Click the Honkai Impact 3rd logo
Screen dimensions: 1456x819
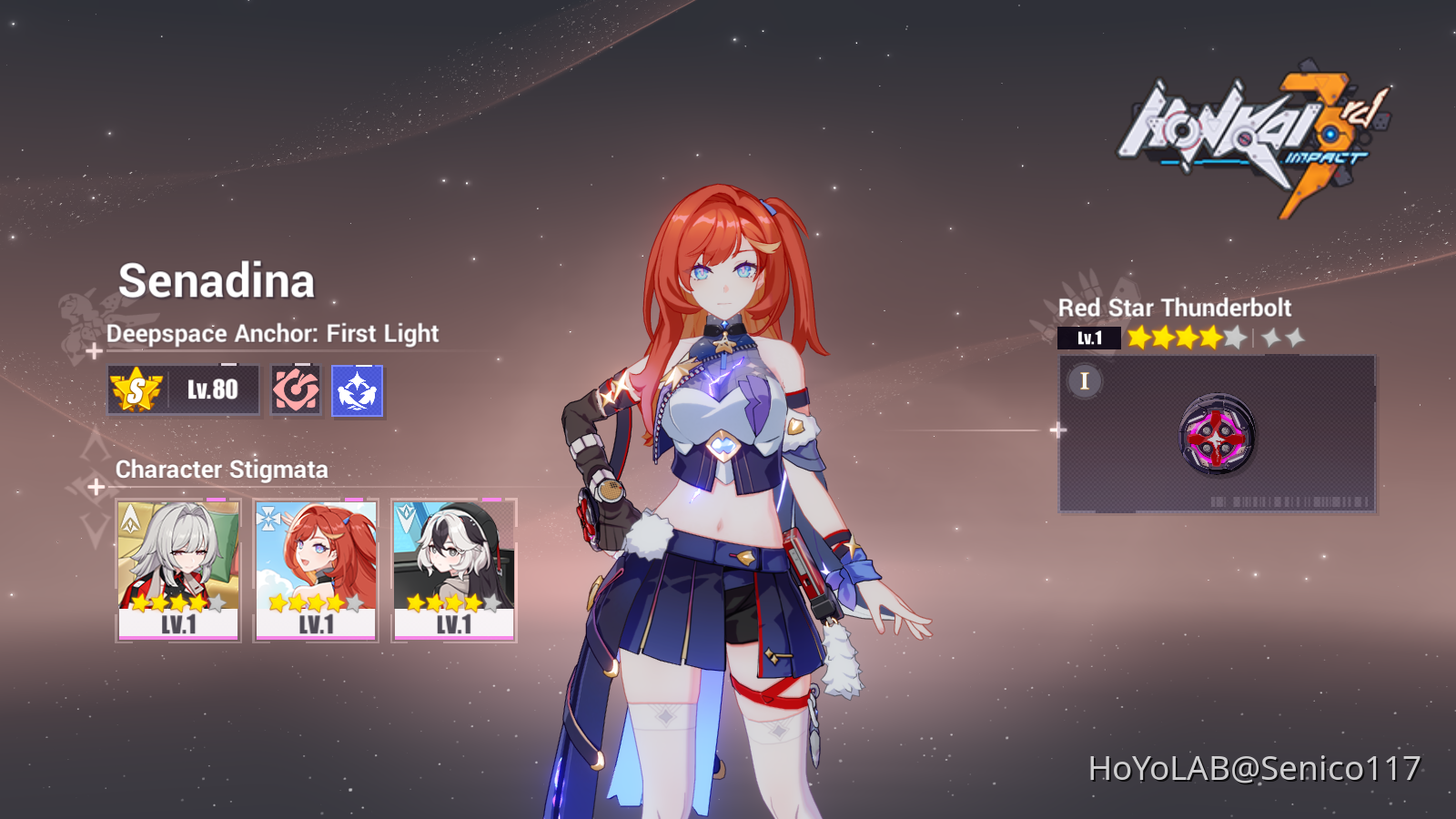click(x=1247, y=127)
